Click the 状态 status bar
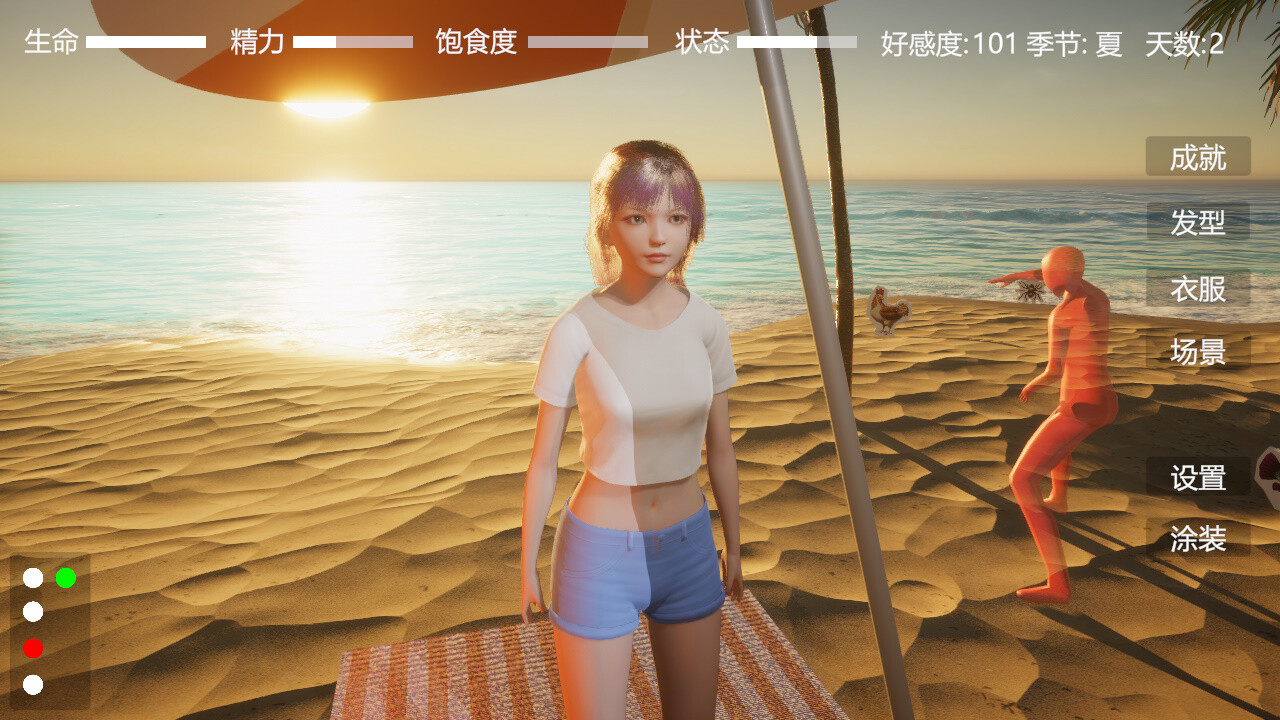1280x720 pixels. [x=795, y=43]
